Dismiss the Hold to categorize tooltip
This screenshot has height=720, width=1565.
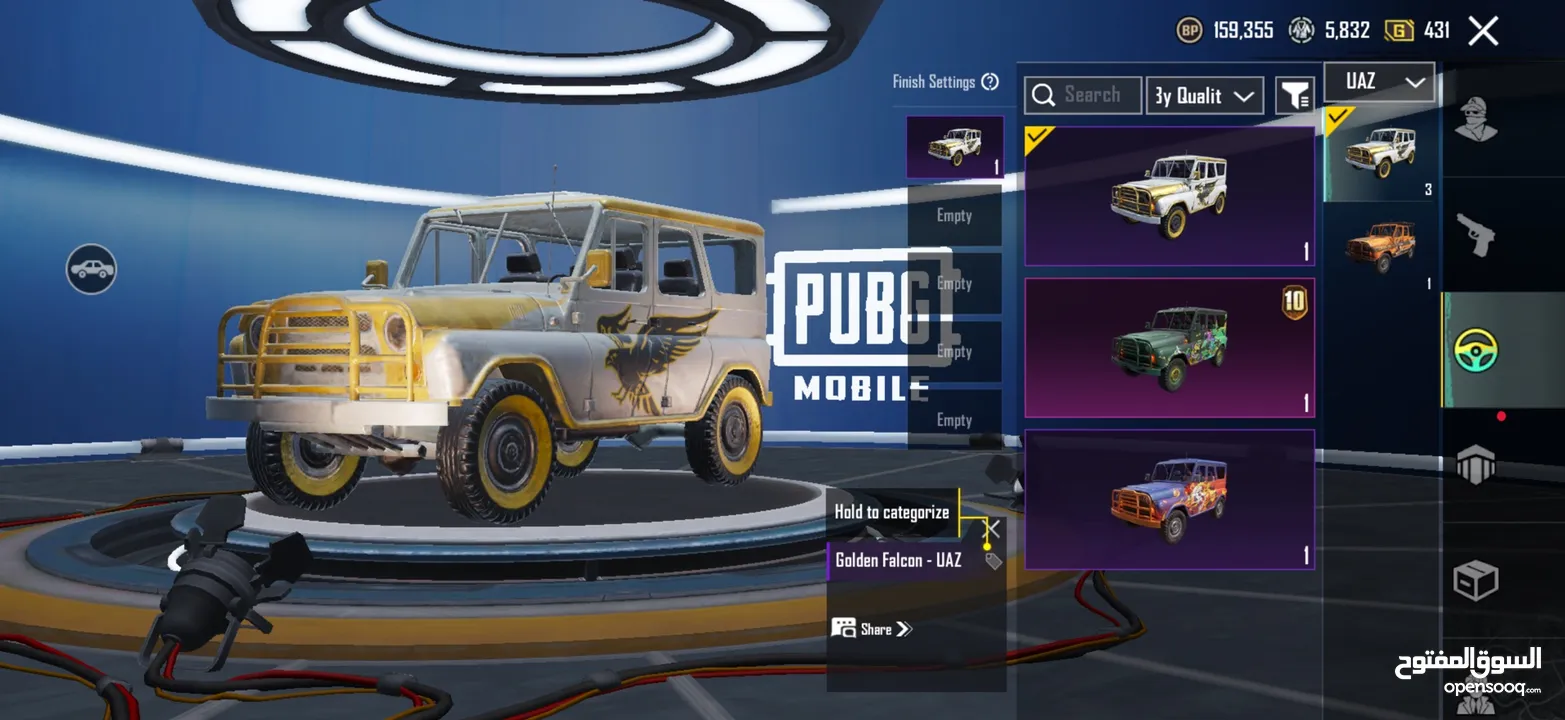coord(991,528)
